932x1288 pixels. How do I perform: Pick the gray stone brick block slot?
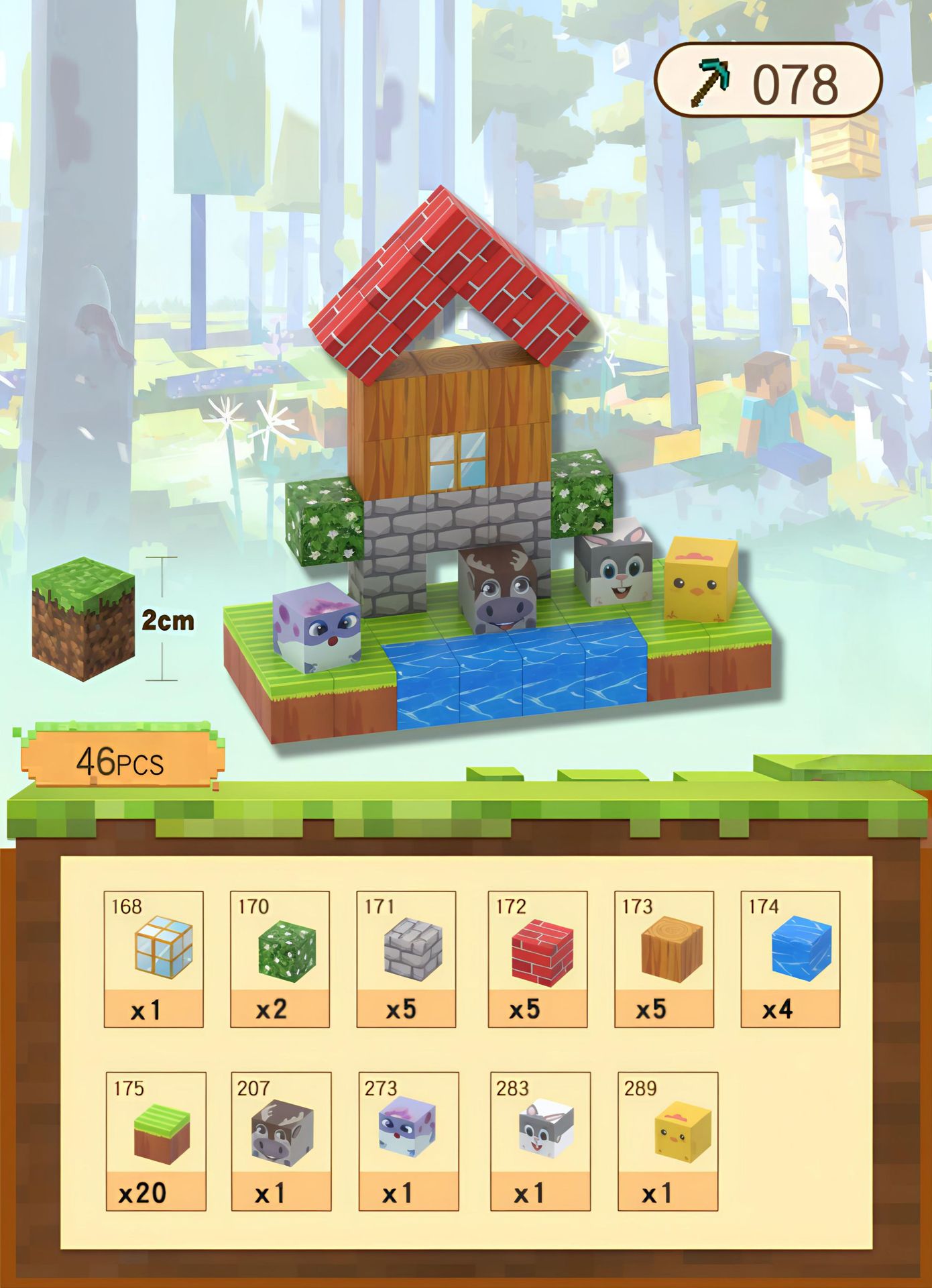click(406, 959)
